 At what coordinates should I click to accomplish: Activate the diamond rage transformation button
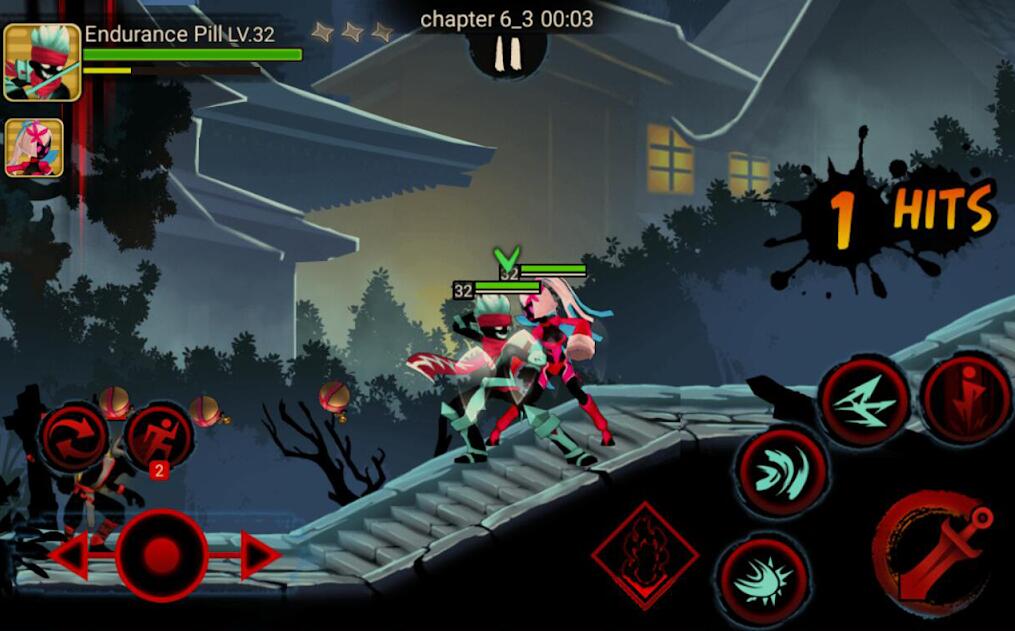[x=644, y=554]
